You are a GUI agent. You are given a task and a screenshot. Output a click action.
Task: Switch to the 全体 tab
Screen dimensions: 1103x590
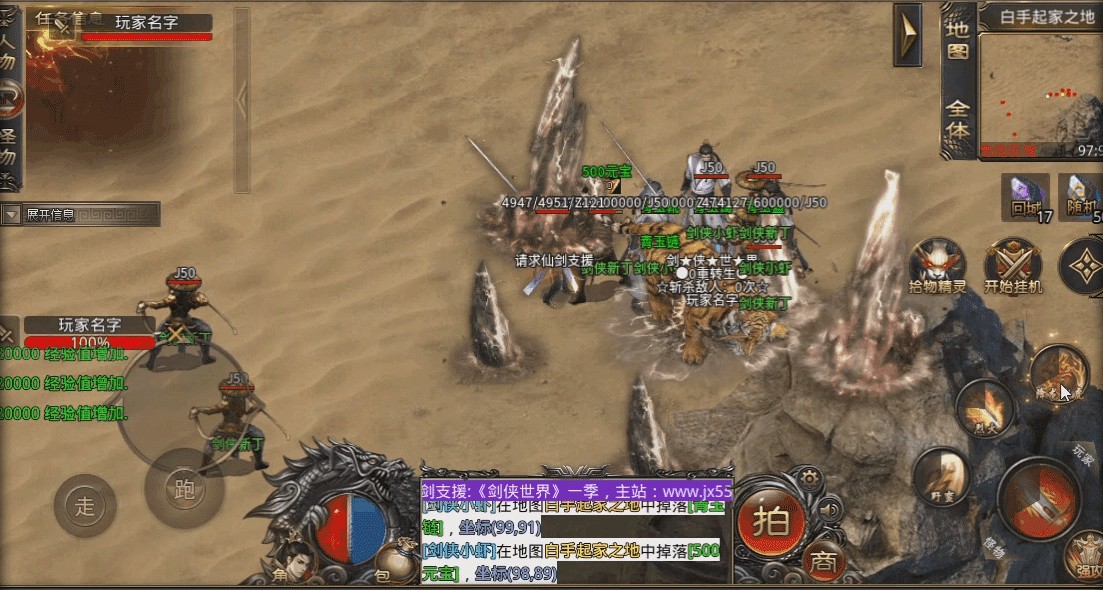click(x=957, y=118)
